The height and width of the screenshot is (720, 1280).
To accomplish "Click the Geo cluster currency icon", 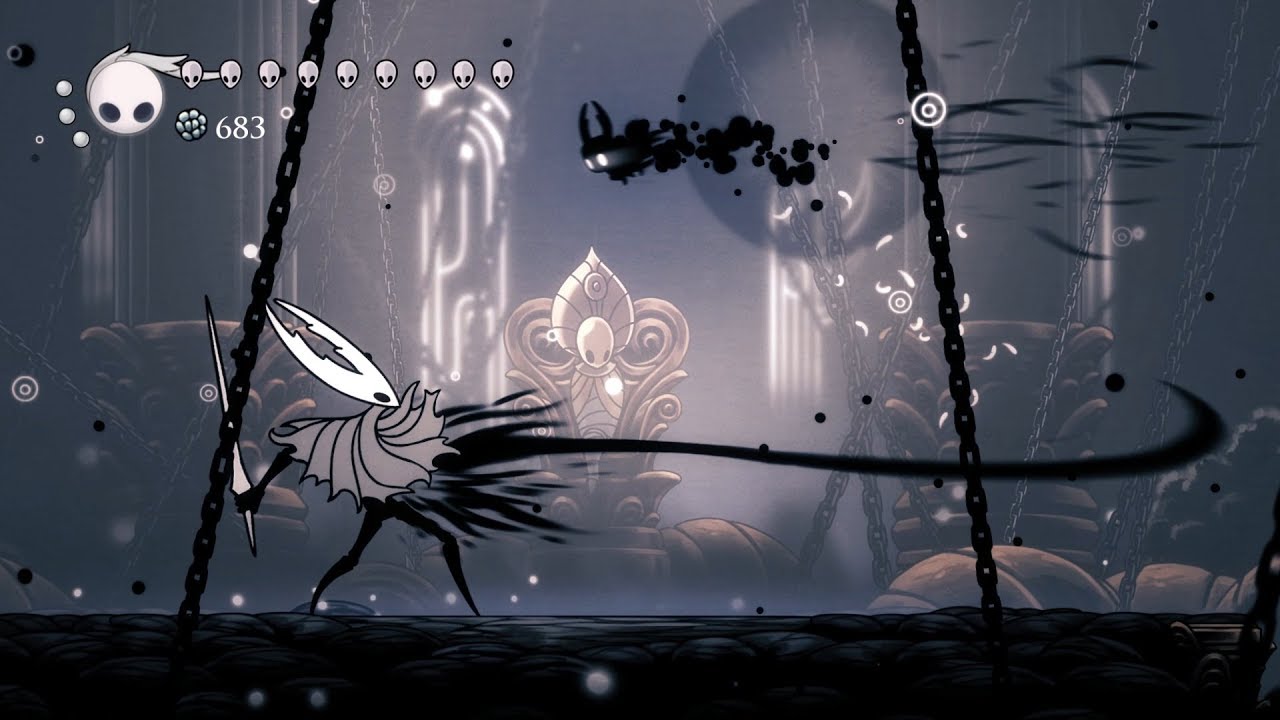I will tap(190, 123).
